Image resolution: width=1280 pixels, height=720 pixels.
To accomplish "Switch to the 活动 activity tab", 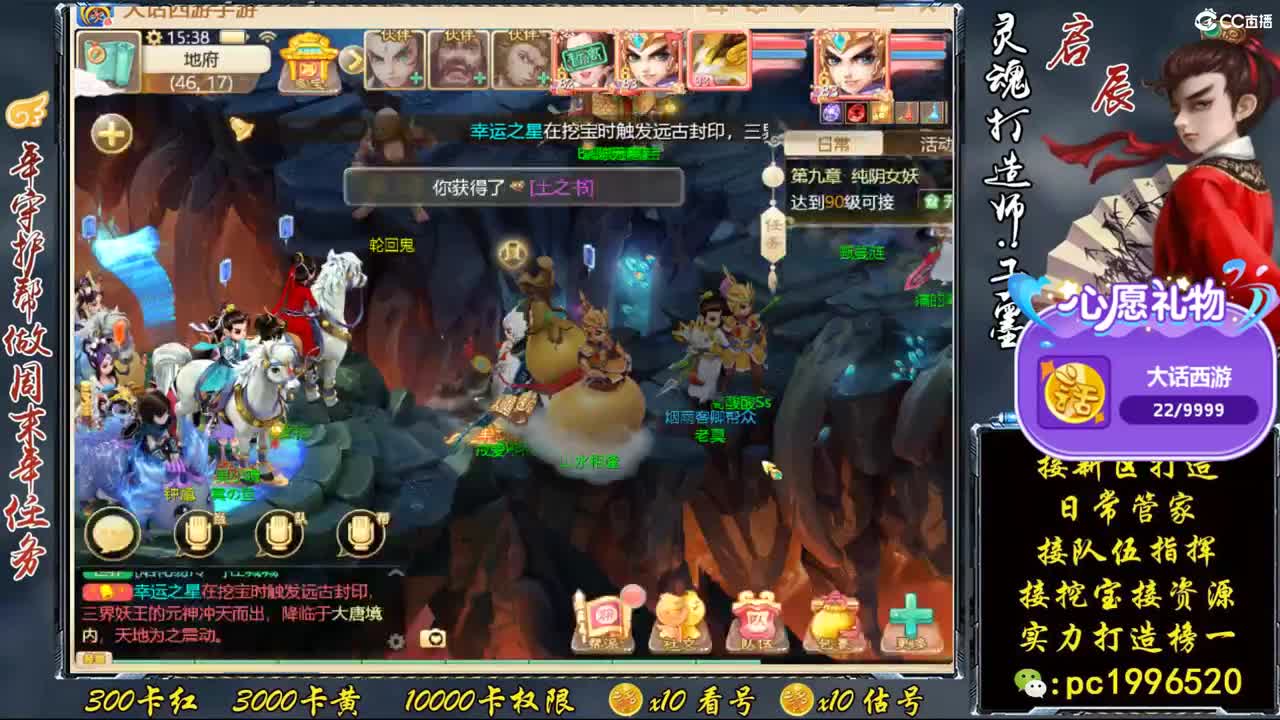I will 937,145.
